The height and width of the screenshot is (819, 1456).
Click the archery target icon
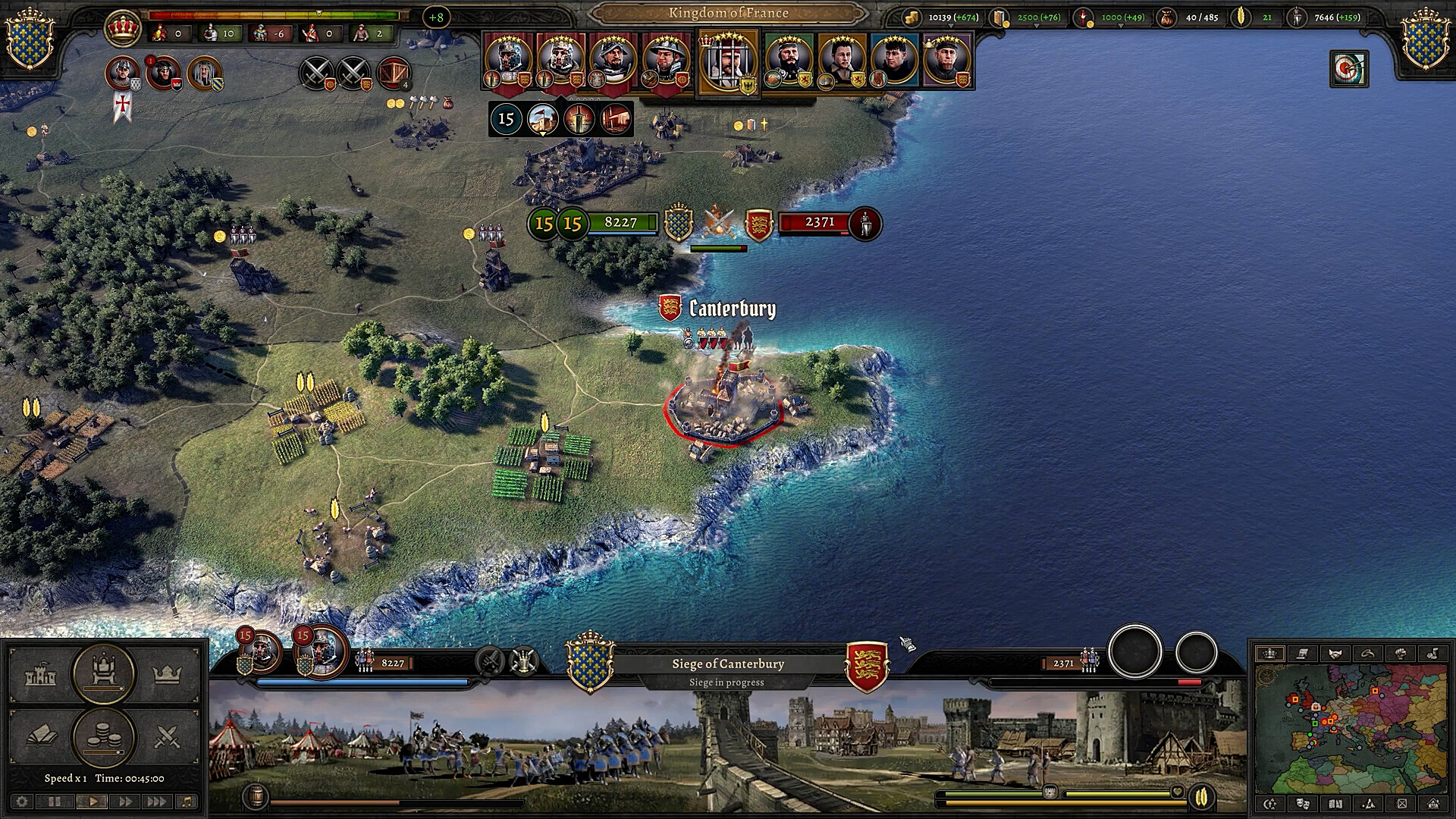[x=1348, y=69]
